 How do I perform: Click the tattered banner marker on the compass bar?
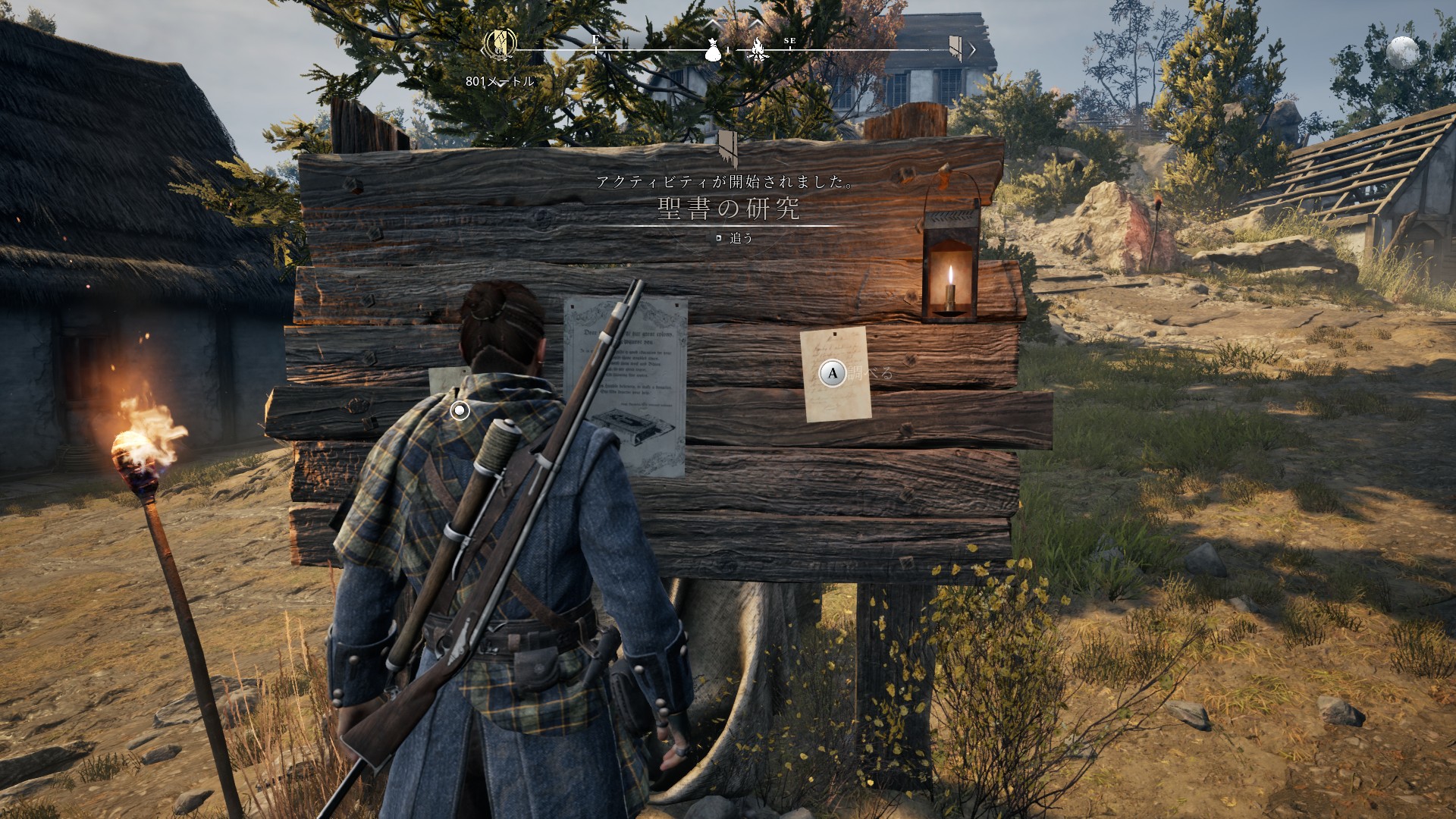click(x=955, y=48)
